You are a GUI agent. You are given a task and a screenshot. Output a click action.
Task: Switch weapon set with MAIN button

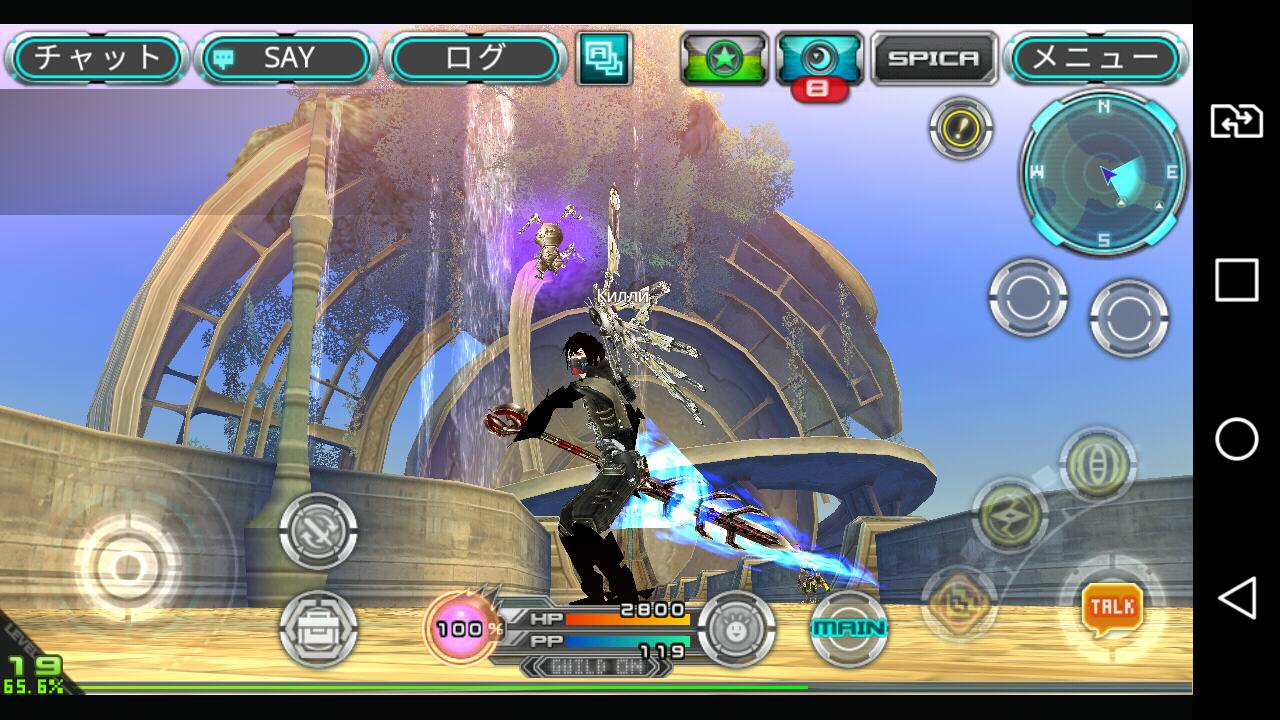point(849,628)
